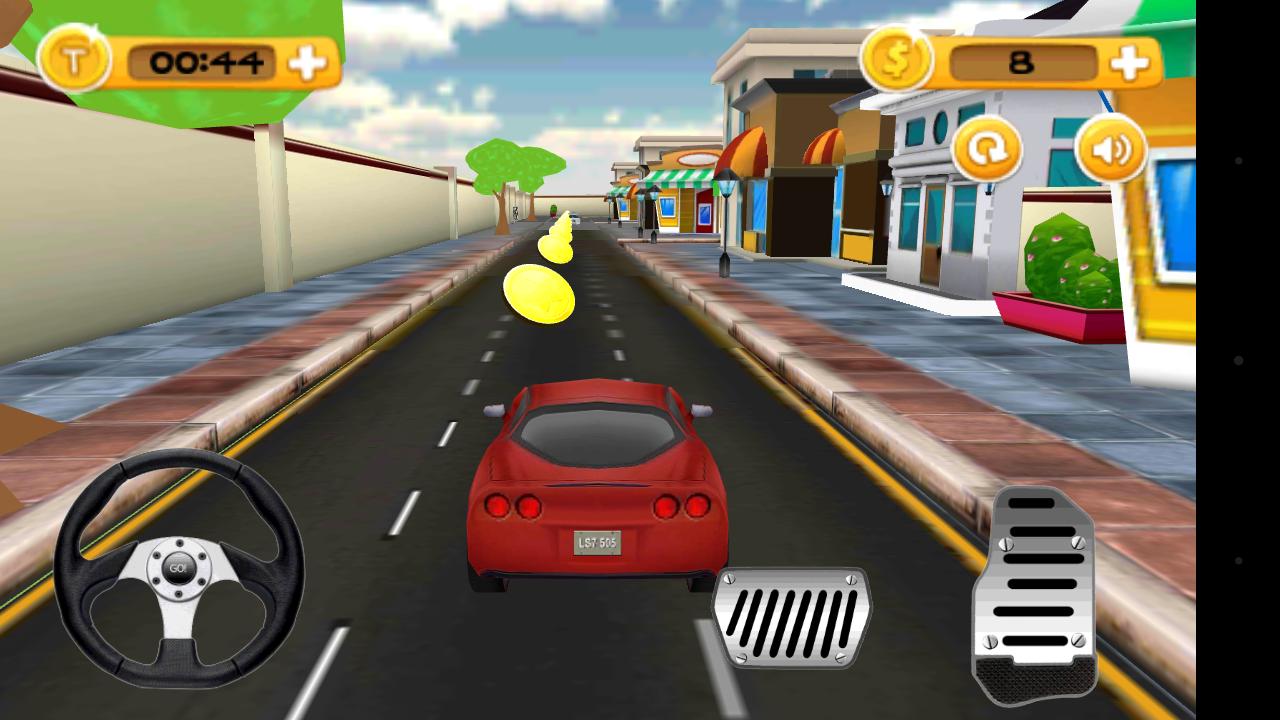Toggle the restart confirmation by pressing replay
Screen dimensions: 1280x720
click(x=988, y=150)
